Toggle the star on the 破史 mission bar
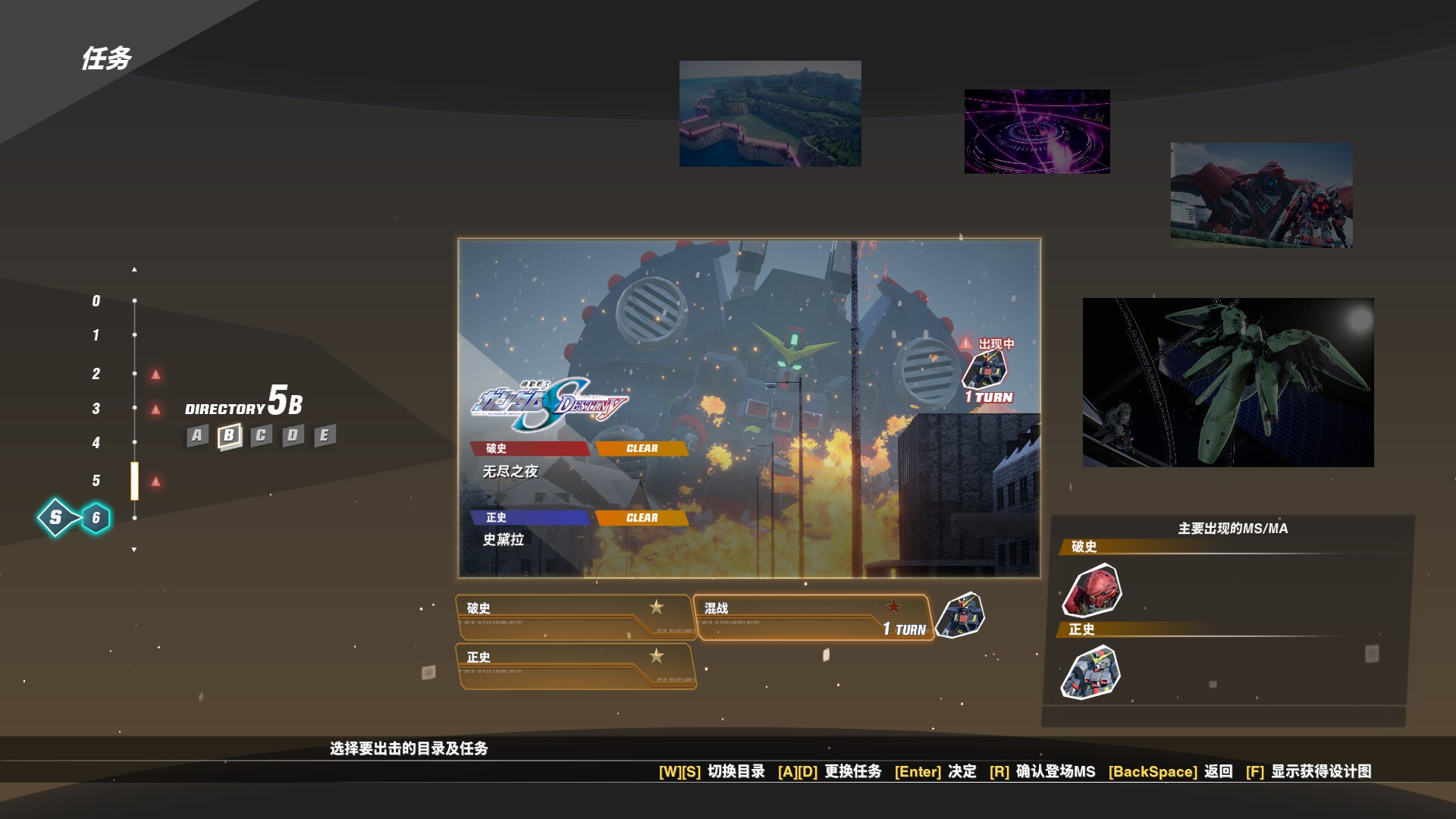Viewport: 1456px width, 819px height. [657, 607]
